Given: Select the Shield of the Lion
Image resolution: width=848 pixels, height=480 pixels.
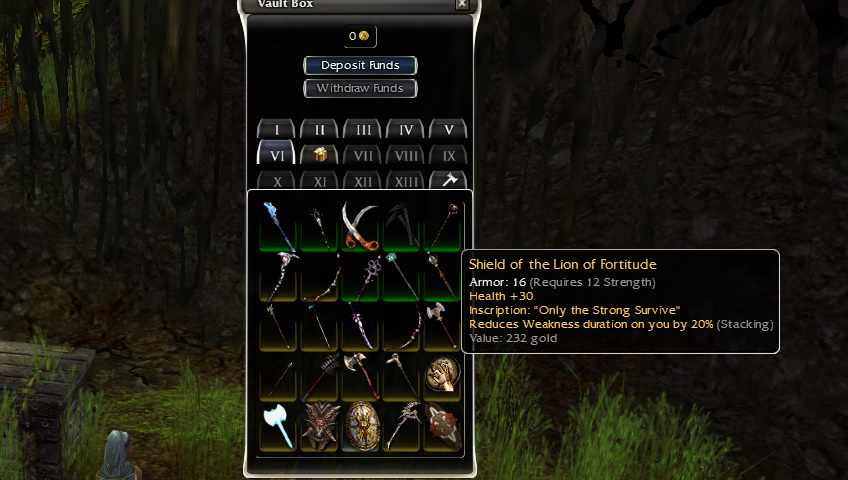Looking at the screenshot, I should (x=361, y=427).
